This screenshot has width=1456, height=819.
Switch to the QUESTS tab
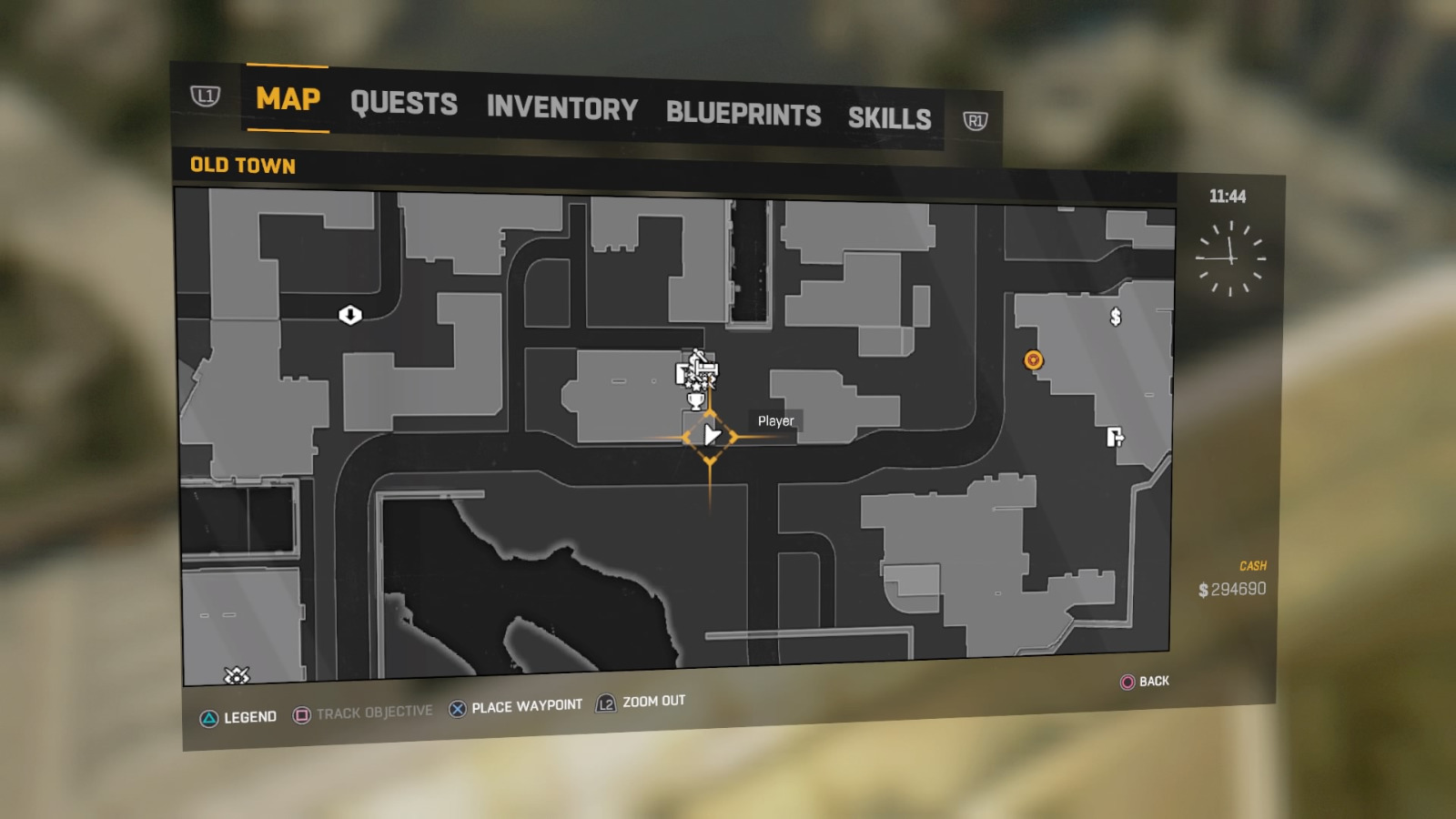click(x=404, y=103)
